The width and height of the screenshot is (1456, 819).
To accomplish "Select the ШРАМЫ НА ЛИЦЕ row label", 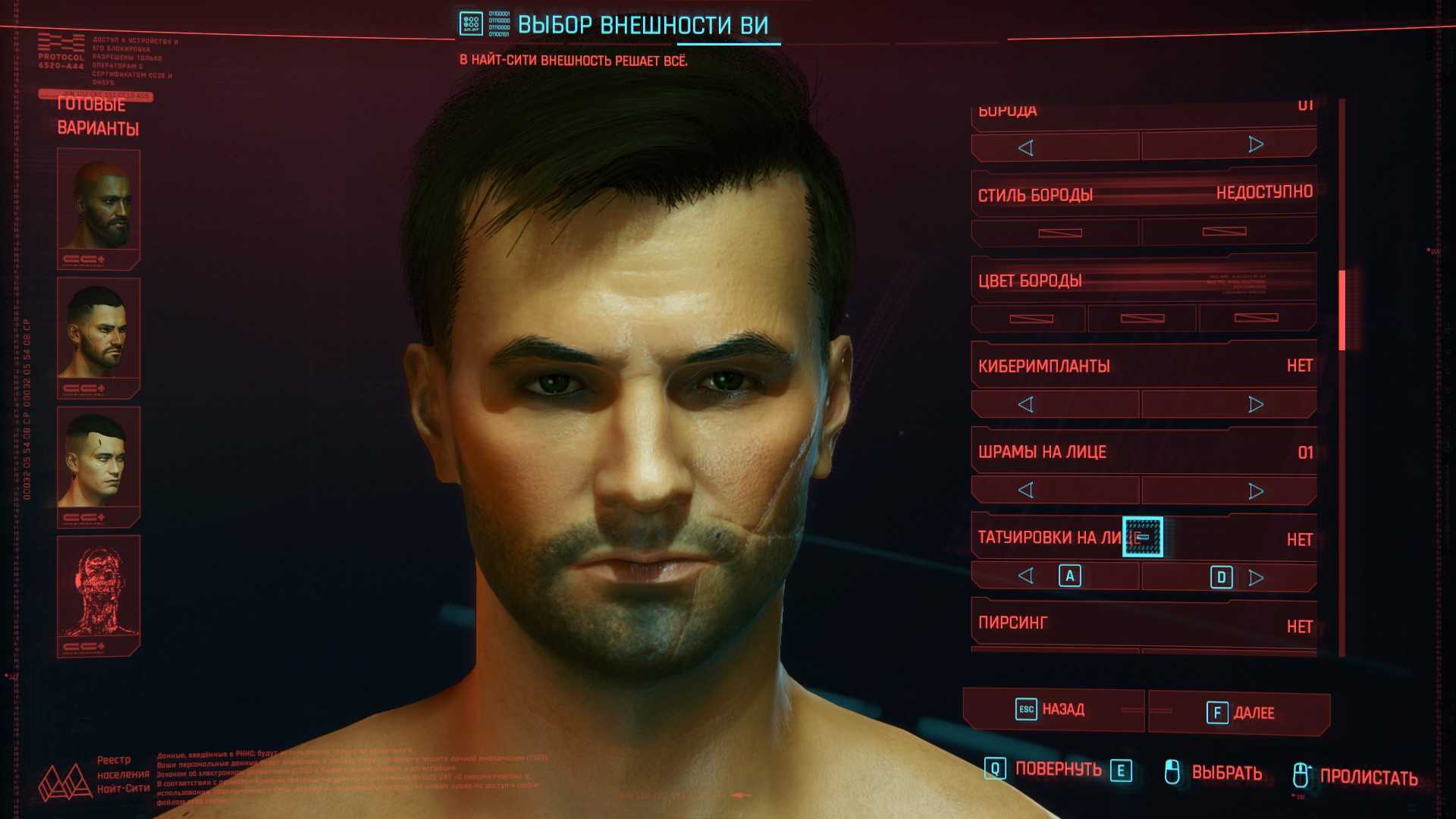I will 1042,453.
